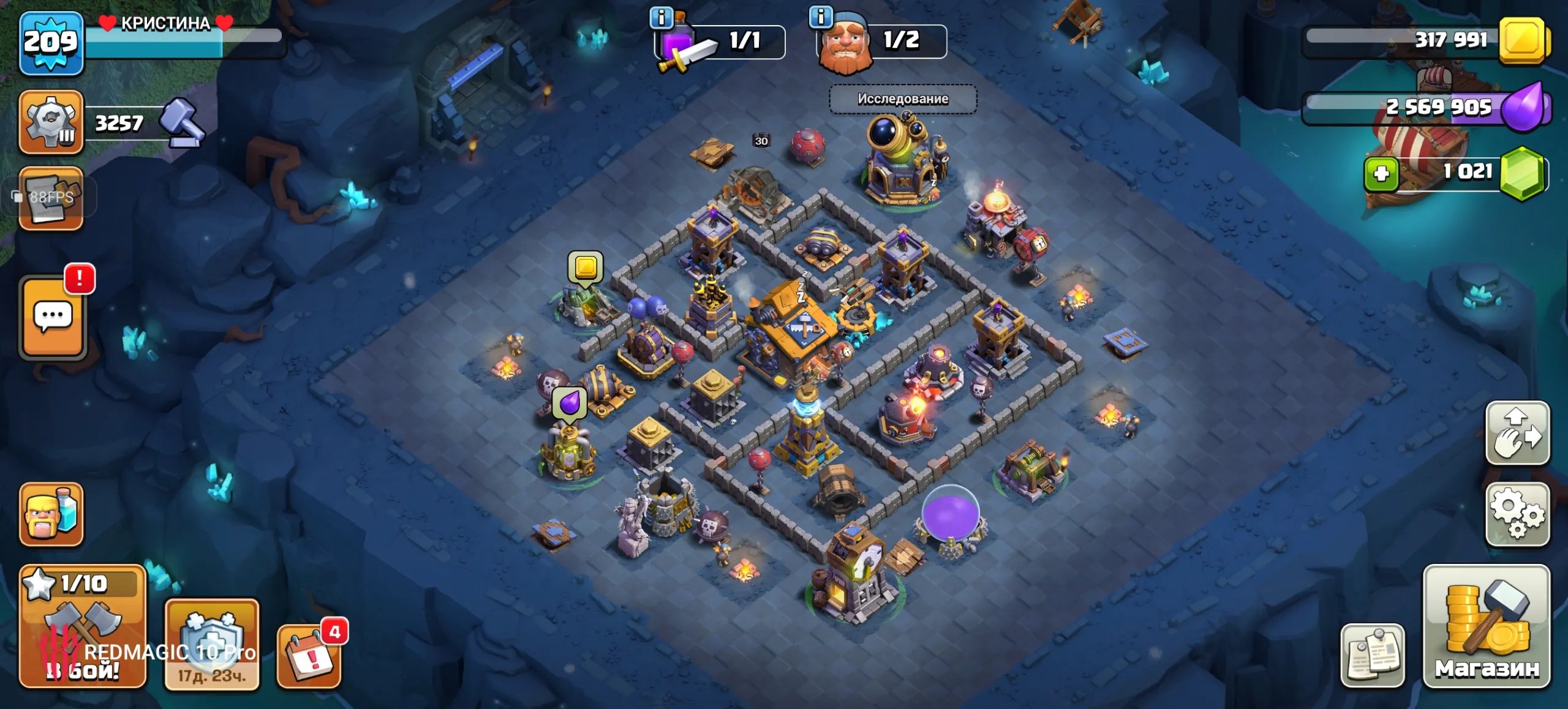Open the Barbarian army training menu
This screenshot has width=1568, height=709.
click(51, 514)
